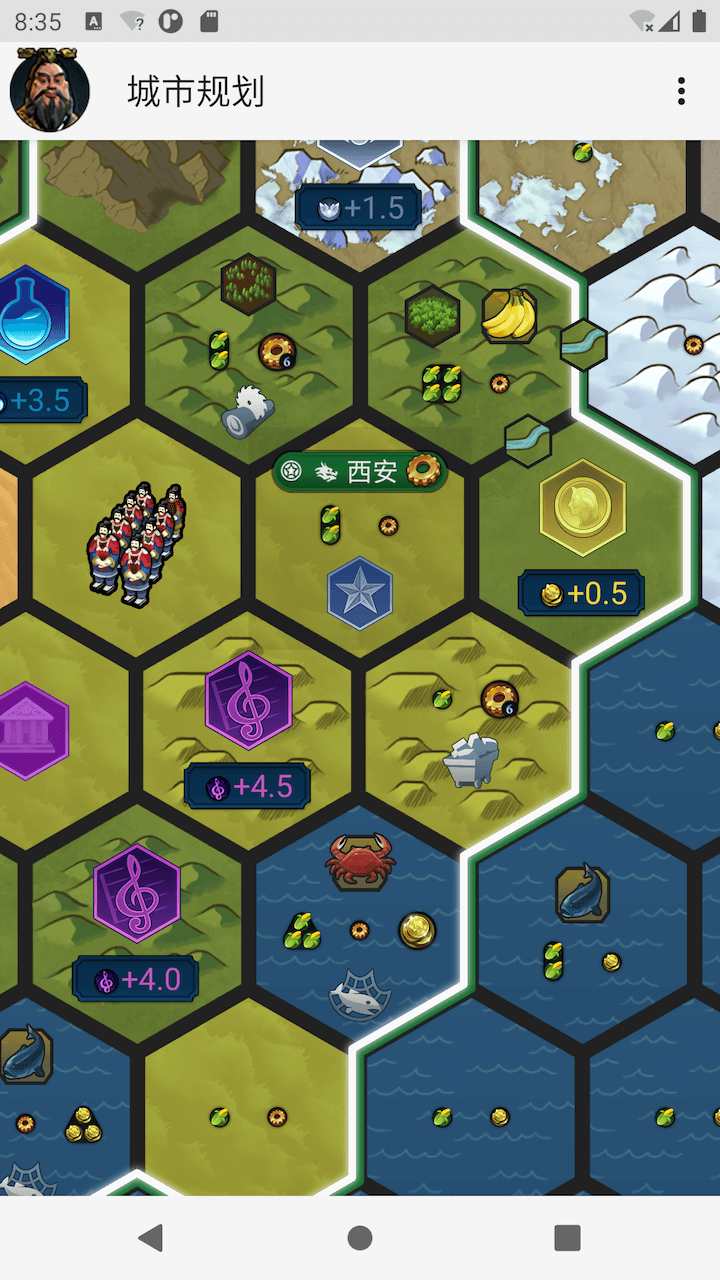Viewport: 720px width, 1280px height.
Task: Choose the blue star city center icon
Action: 360,593
